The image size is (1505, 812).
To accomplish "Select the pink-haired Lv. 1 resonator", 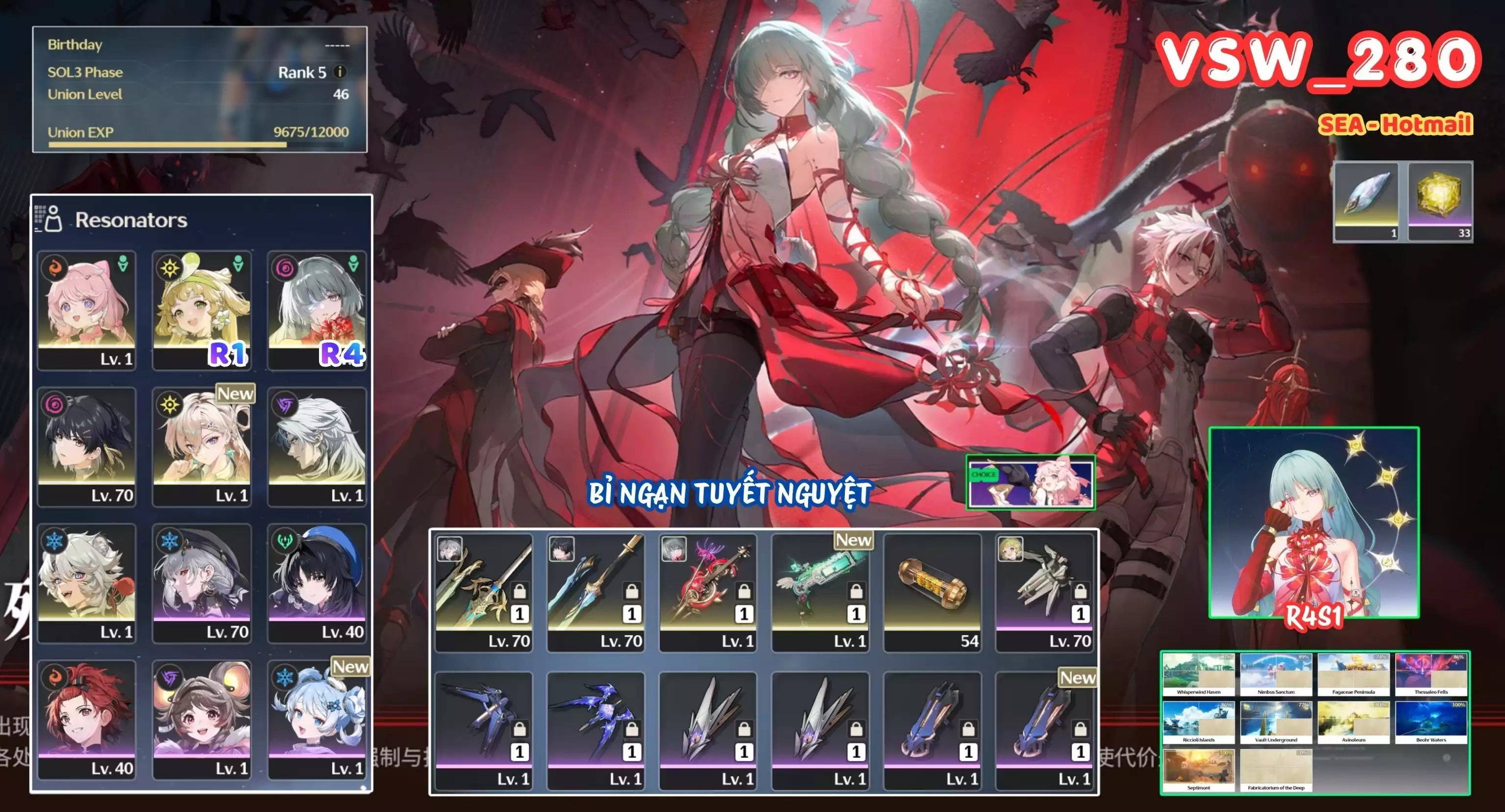I will pyautogui.click(x=86, y=310).
